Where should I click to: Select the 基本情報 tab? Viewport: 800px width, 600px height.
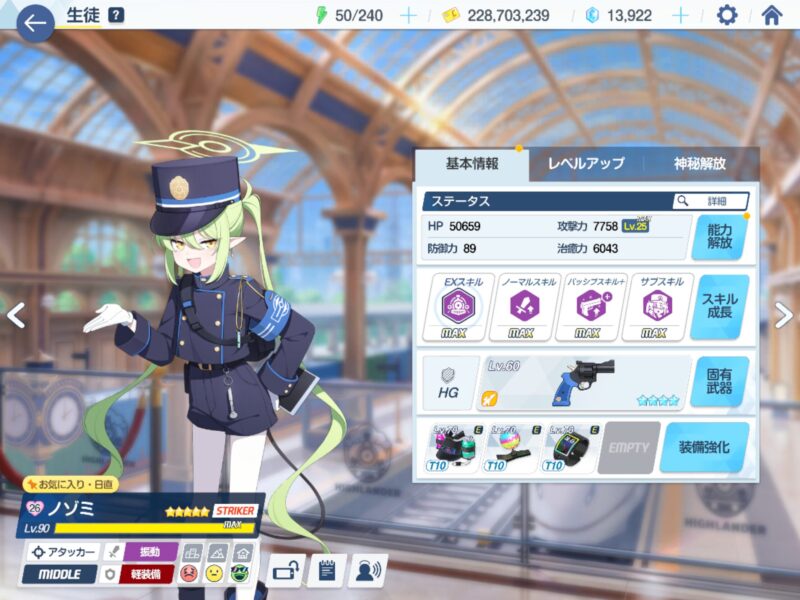(x=472, y=163)
